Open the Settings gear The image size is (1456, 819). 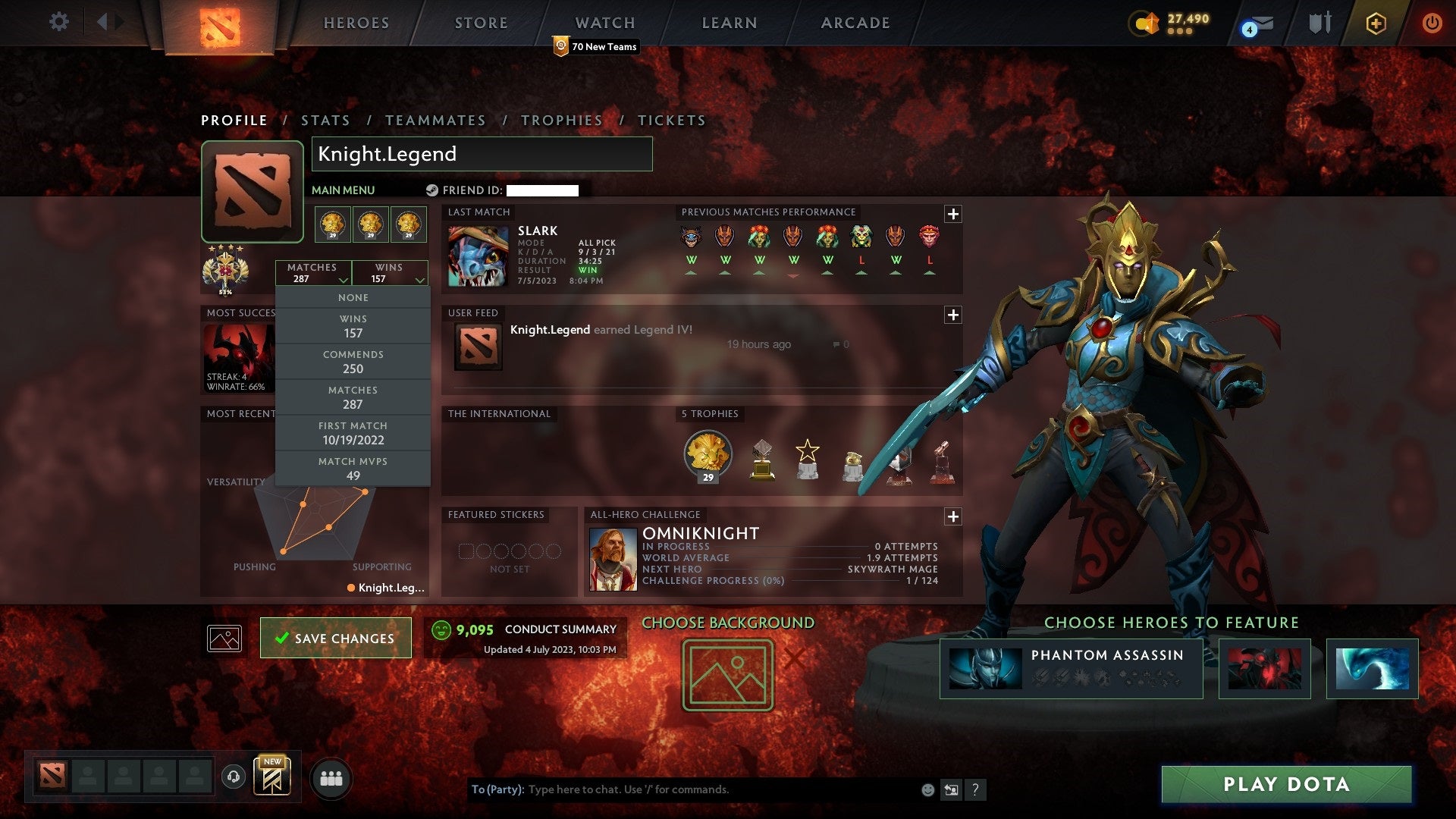pos(59,22)
